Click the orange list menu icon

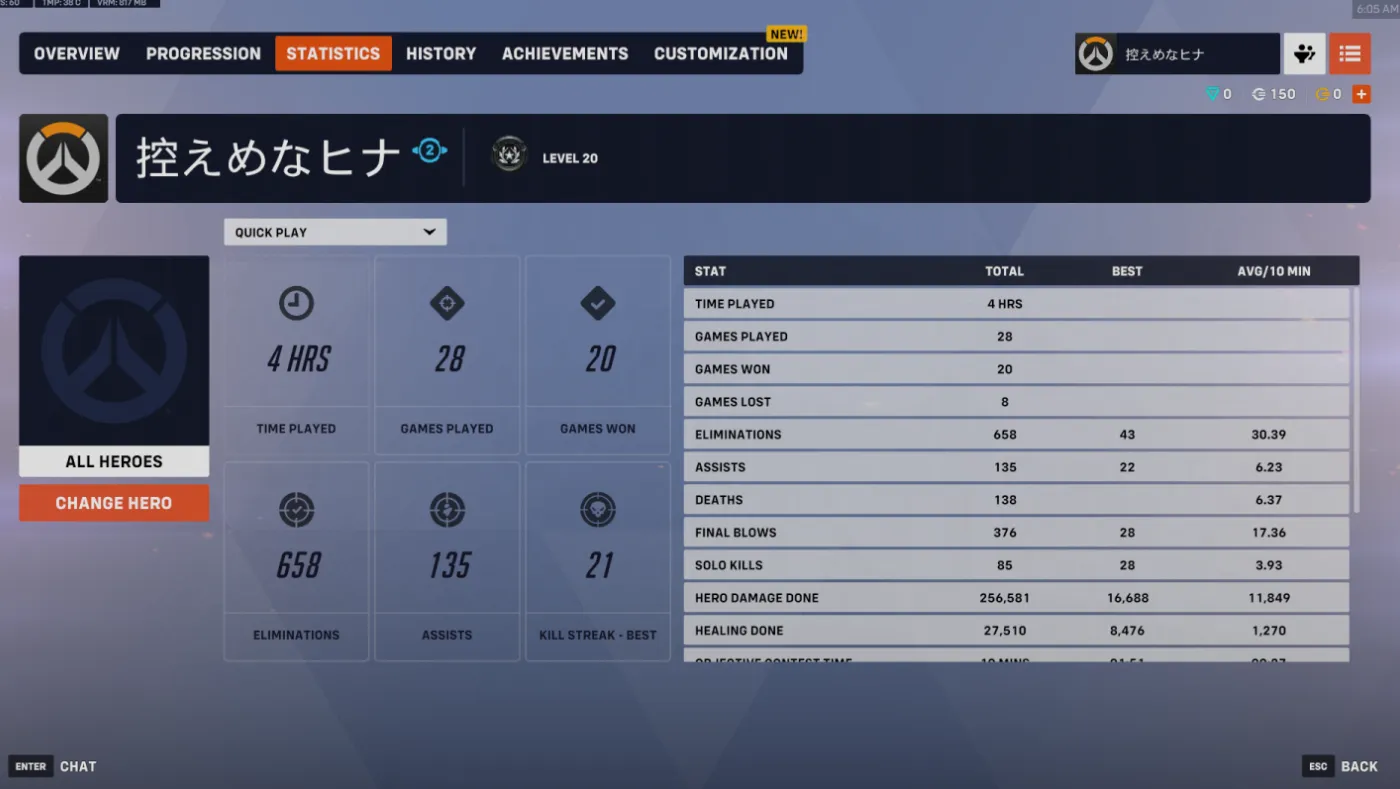tap(1350, 53)
